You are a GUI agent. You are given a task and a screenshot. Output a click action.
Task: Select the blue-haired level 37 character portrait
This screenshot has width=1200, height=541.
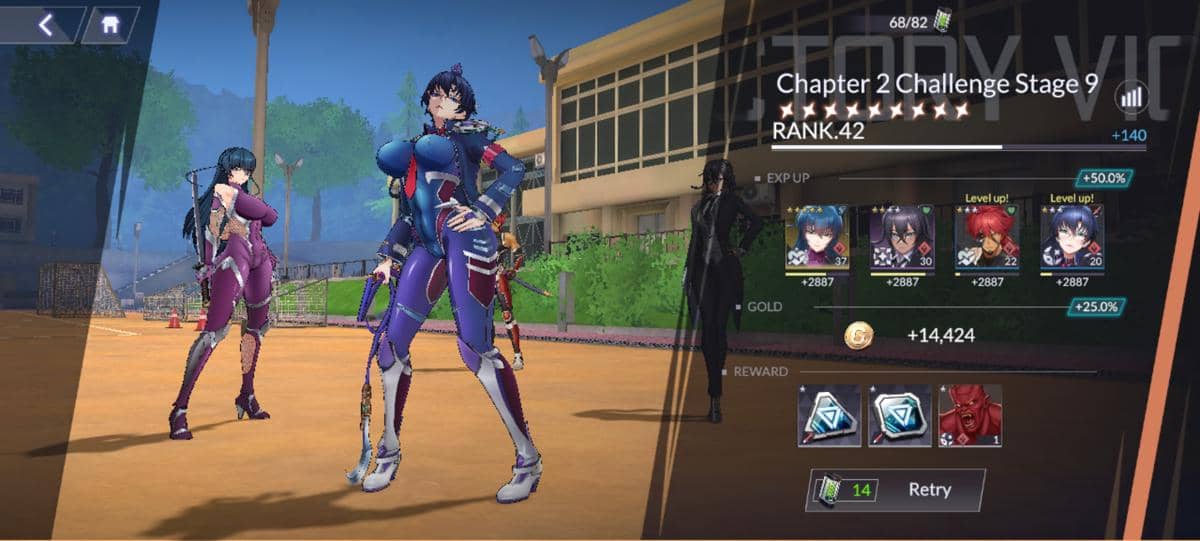click(817, 238)
